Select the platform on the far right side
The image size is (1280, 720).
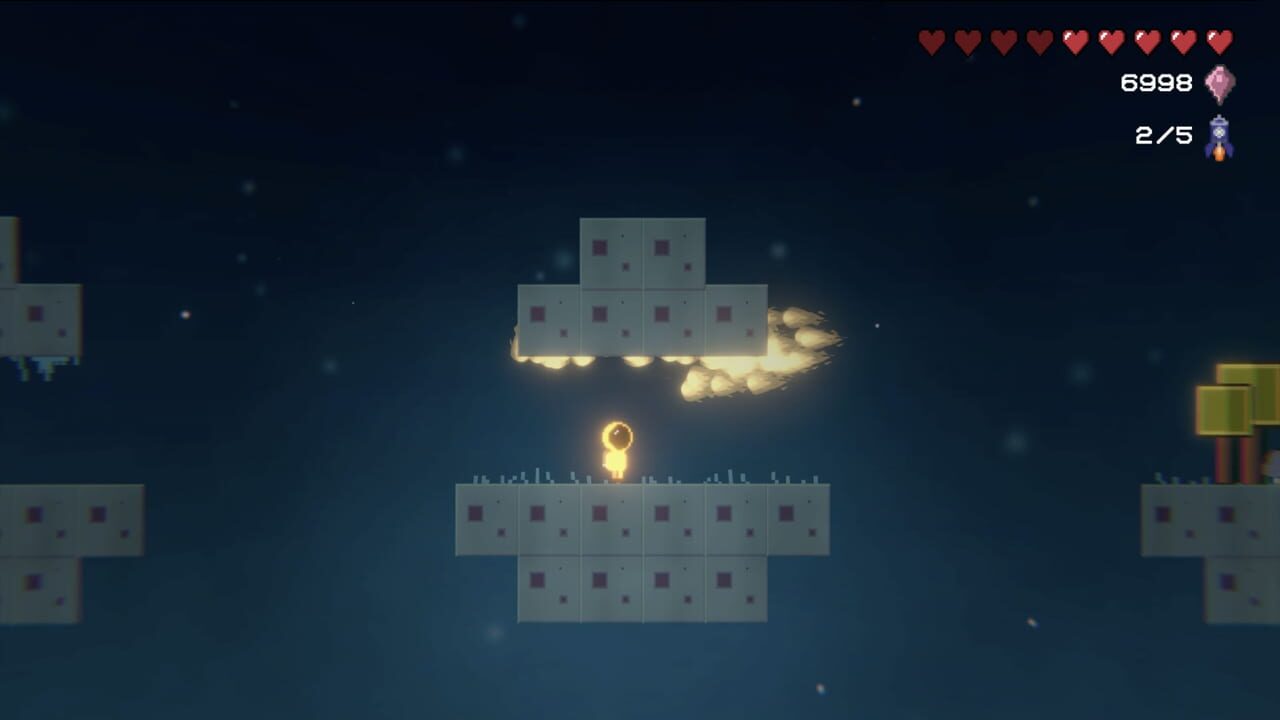pos(1210,520)
